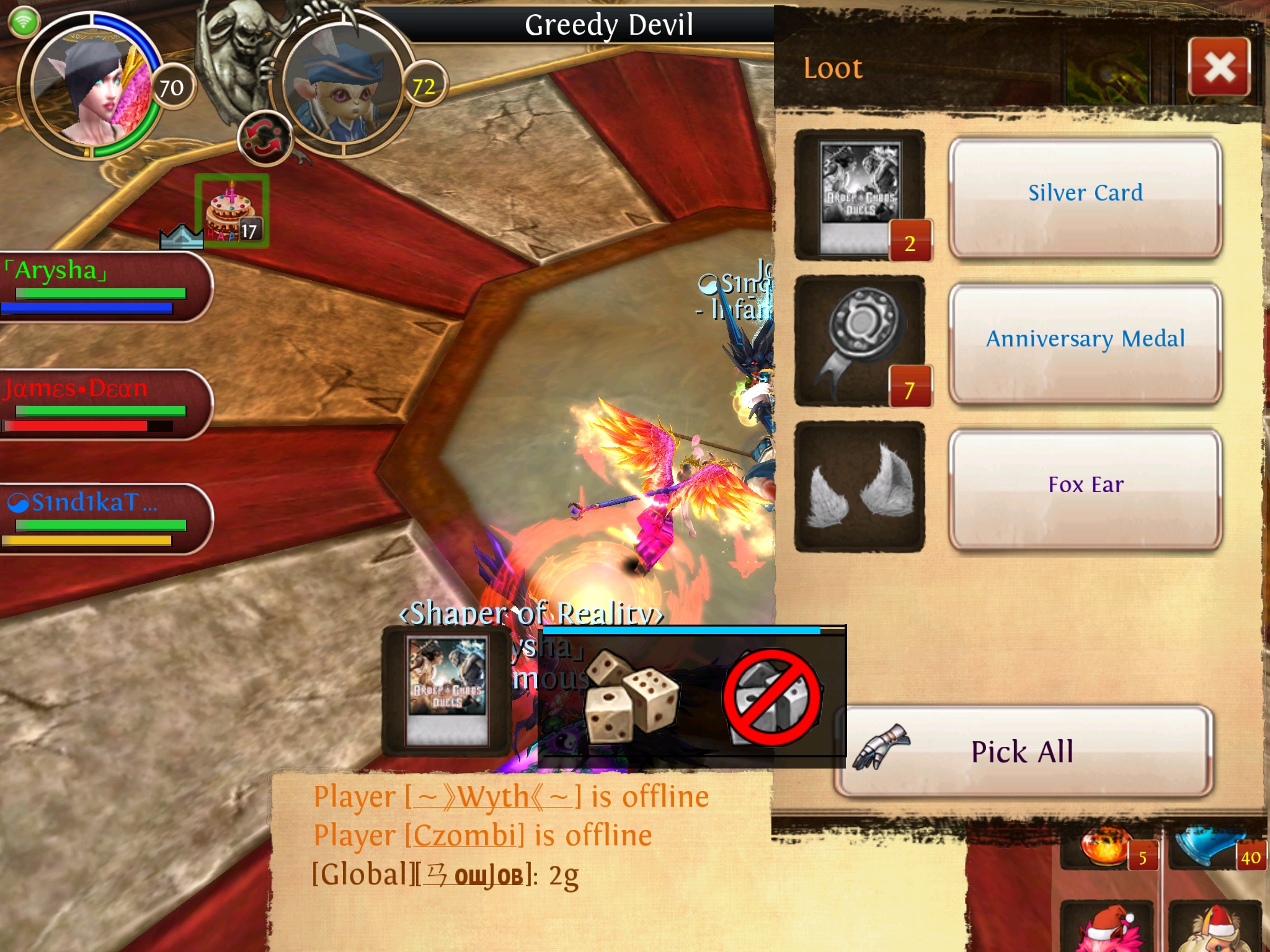Screen dimensions: 1270x952
Task: Click the Czombi player name link
Action: 464,835
